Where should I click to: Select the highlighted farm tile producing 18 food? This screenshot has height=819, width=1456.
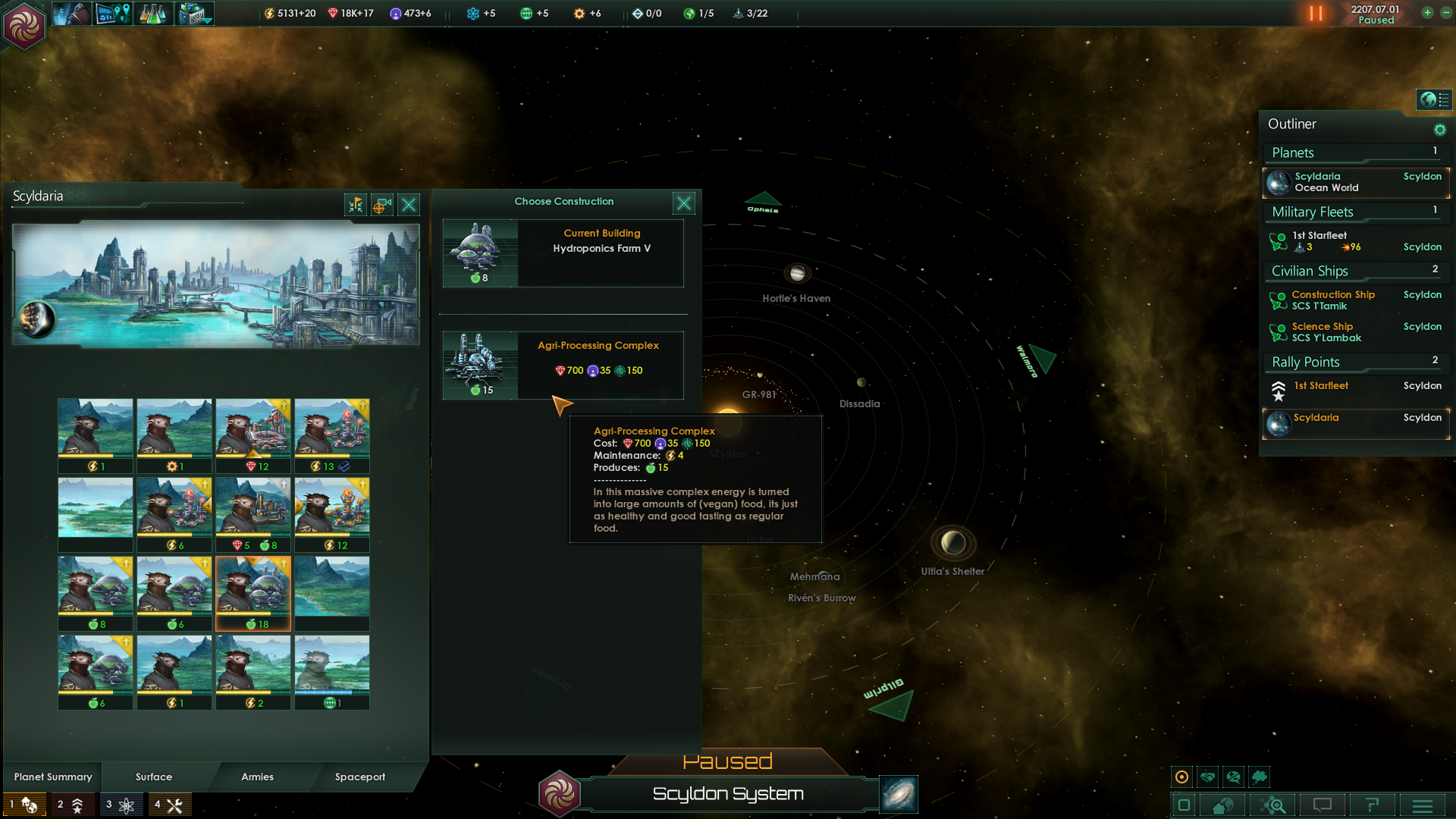[x=253, y=593]
